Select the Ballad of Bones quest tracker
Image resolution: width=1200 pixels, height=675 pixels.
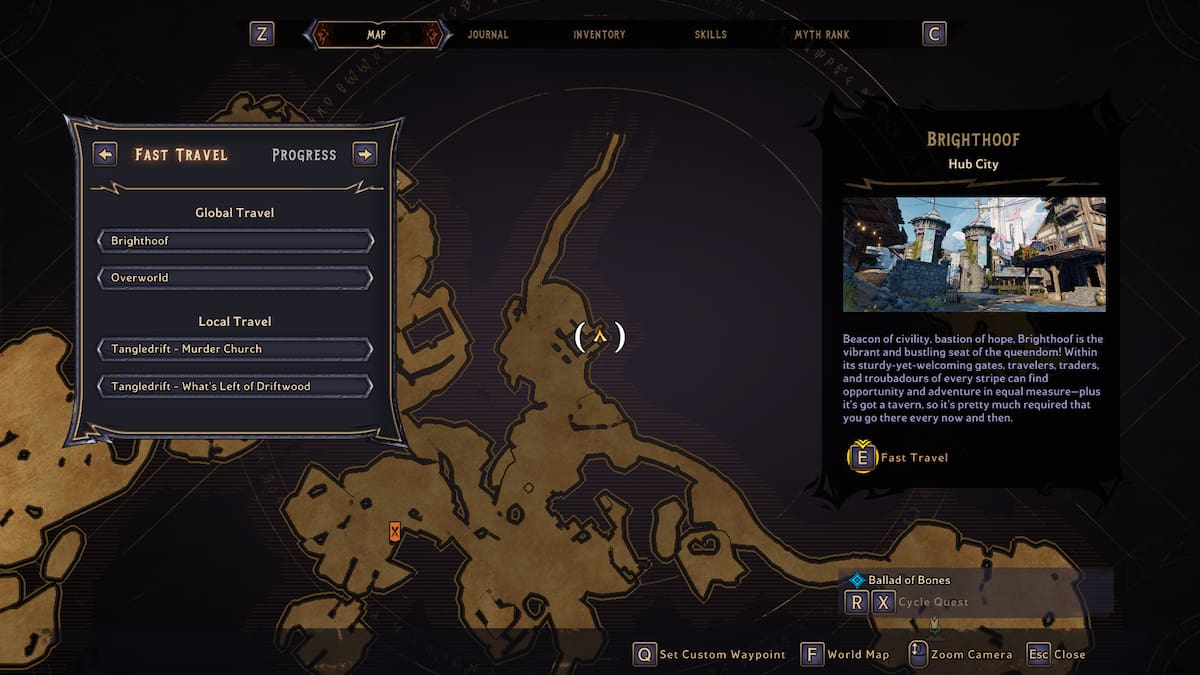pos(908,580)
